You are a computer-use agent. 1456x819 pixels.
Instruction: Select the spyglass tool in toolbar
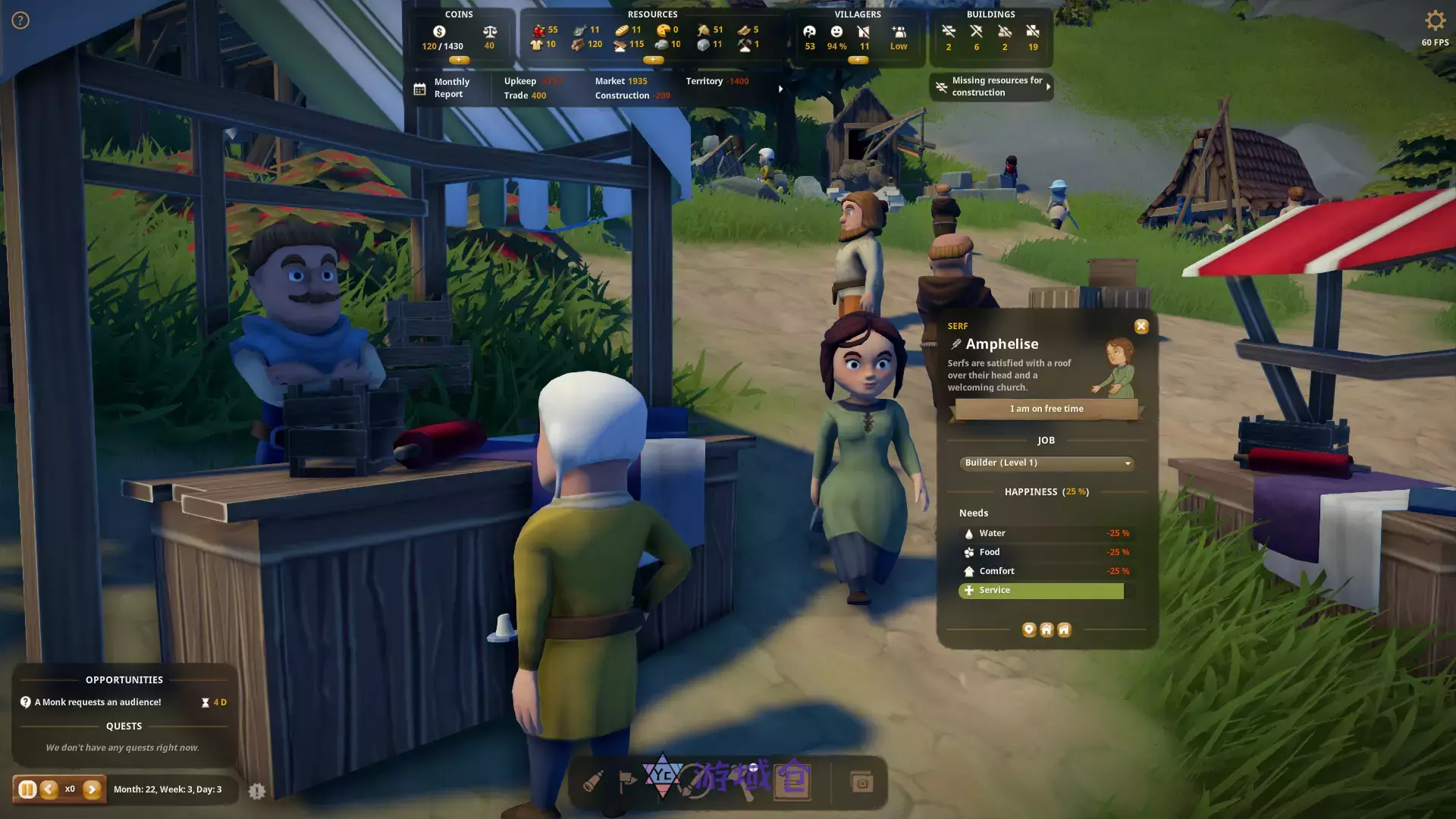[x=593, y=782]
